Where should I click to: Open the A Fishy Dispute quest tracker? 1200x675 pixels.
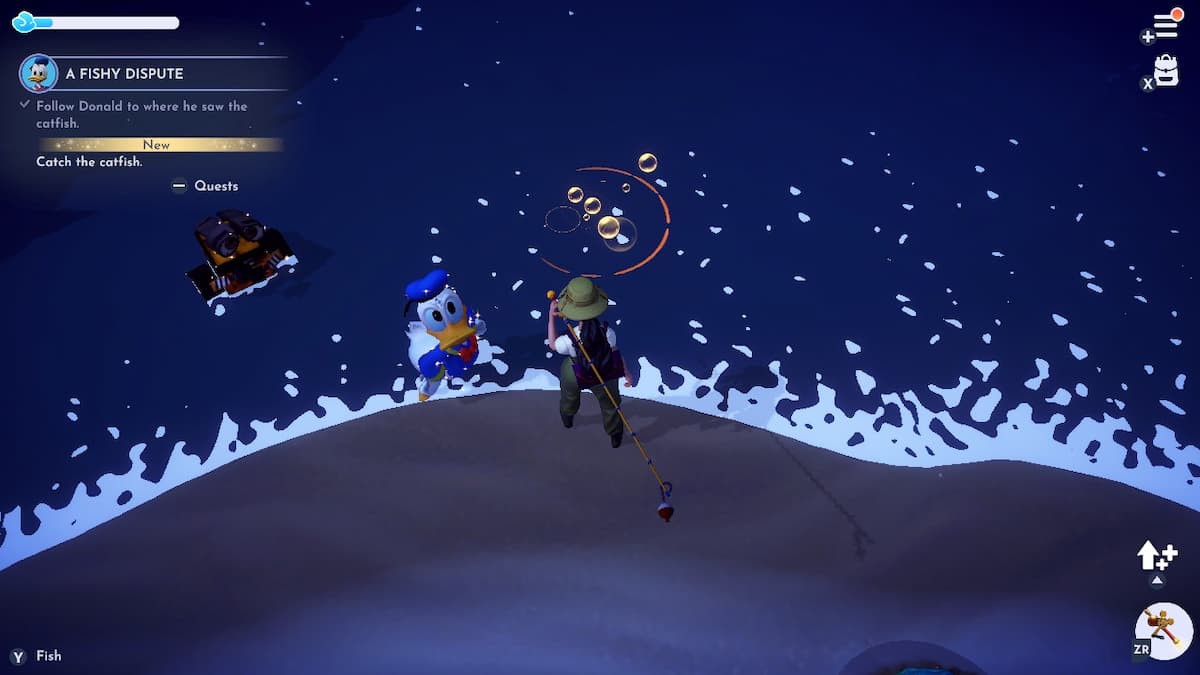(x=124, y=74)
